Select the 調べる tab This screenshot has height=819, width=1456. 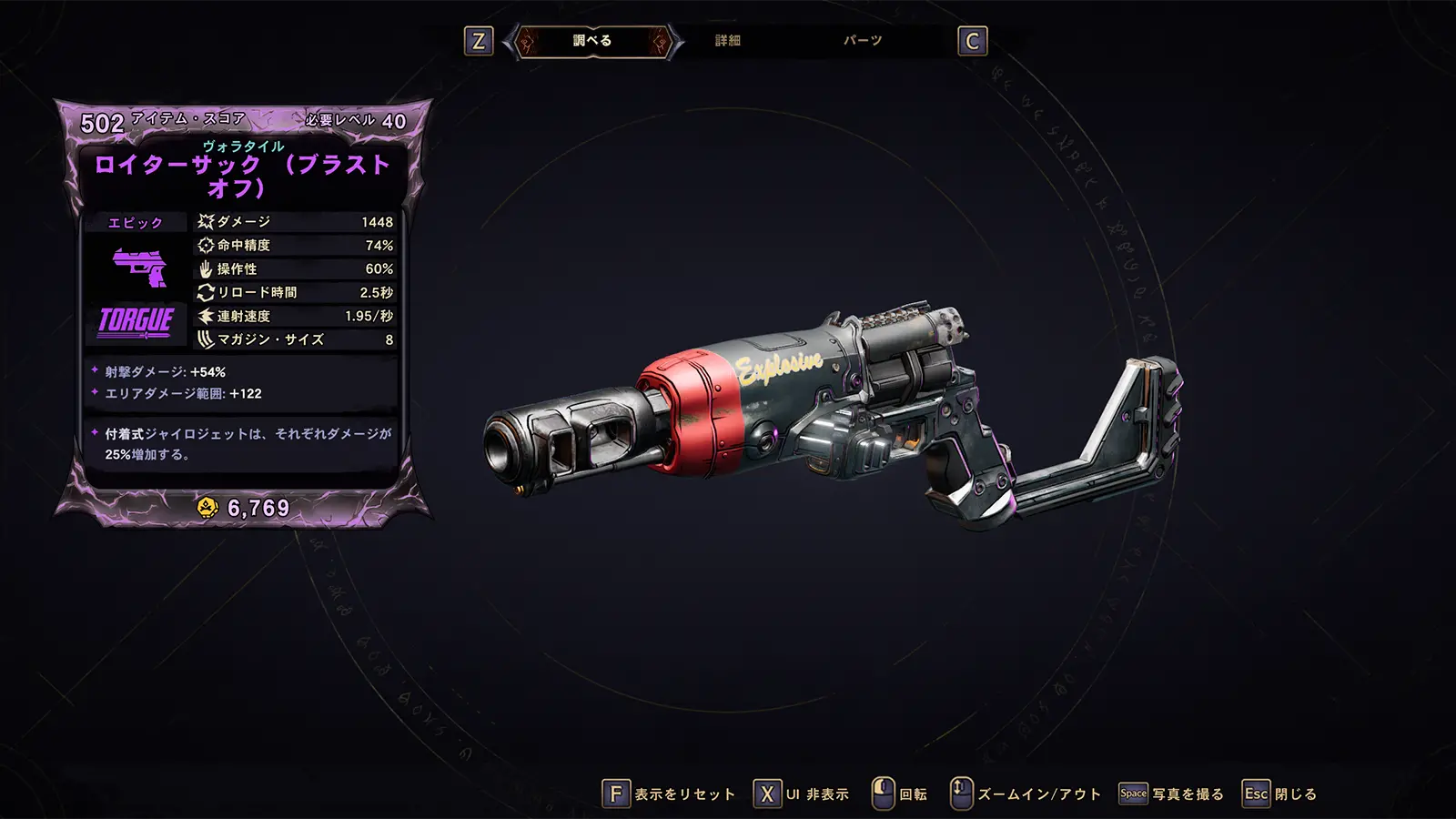pyautogui.click(x=592, y=41)
